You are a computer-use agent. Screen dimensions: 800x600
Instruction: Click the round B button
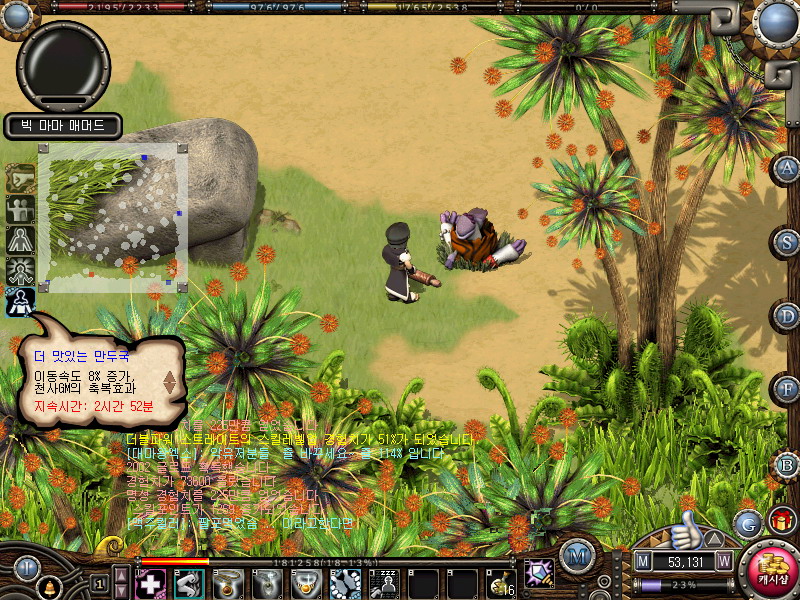(x=787, y=463)
